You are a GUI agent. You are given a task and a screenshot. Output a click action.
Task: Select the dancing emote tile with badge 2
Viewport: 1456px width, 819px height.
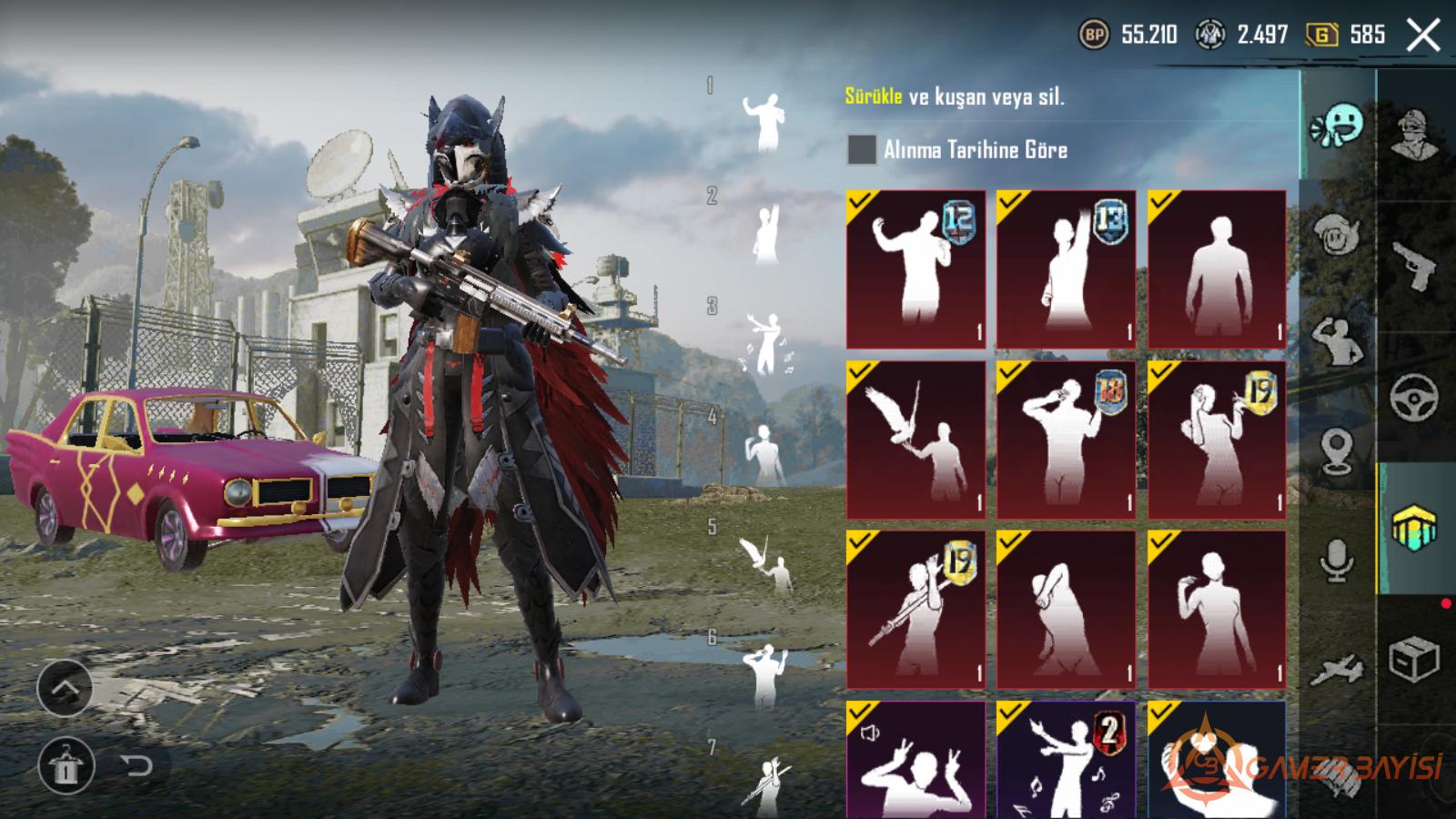point(1066,760)
